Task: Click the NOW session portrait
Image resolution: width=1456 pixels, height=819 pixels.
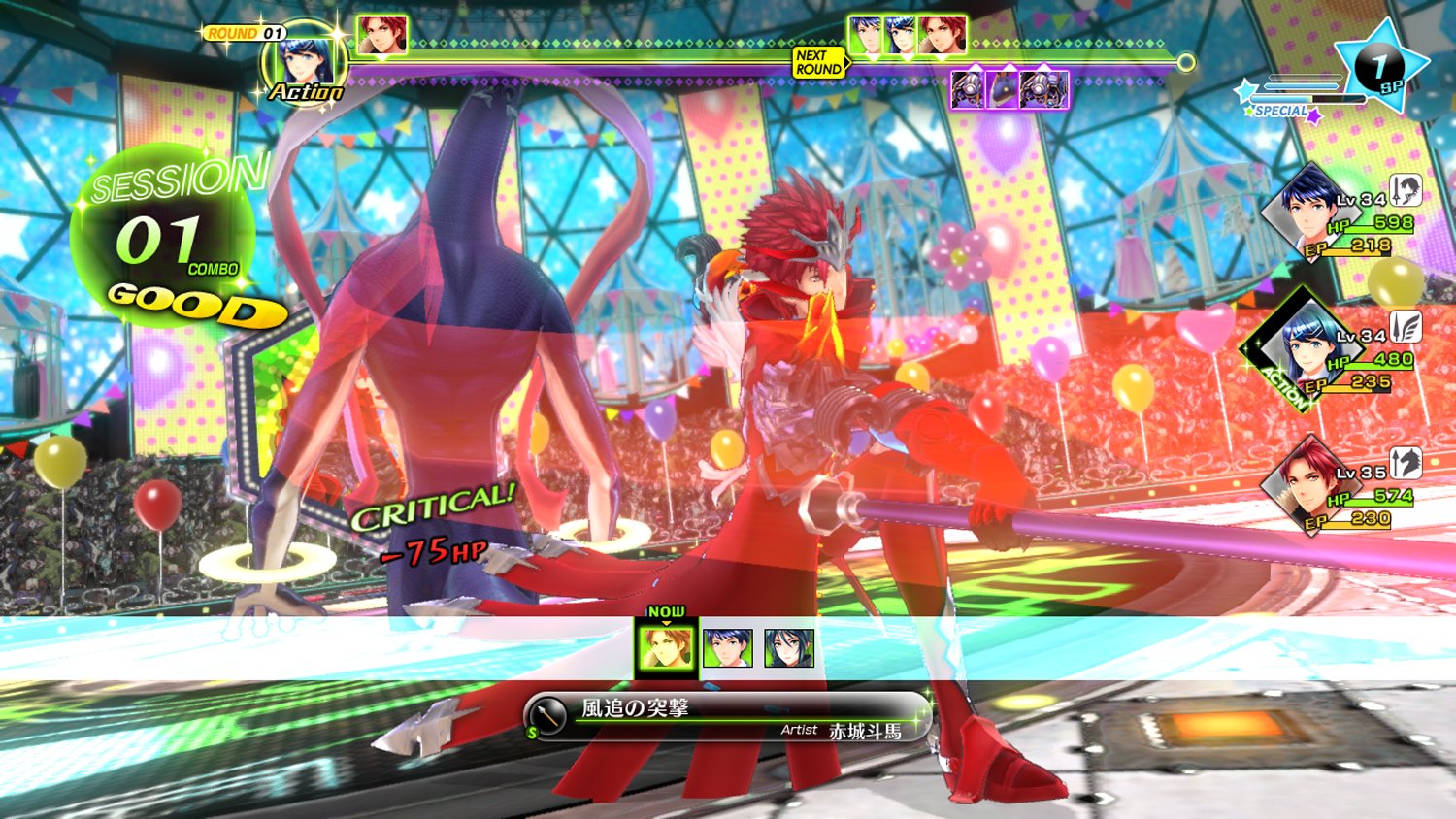Action: pos(666,647)
